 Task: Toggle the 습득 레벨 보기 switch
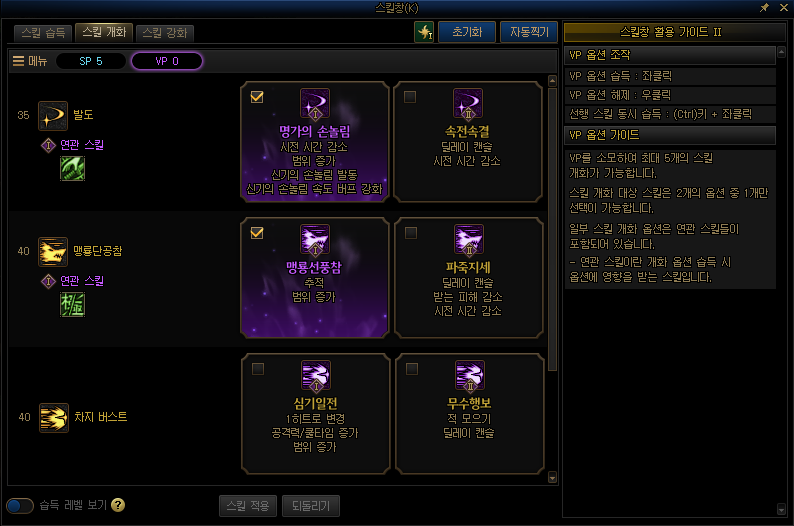20,505
